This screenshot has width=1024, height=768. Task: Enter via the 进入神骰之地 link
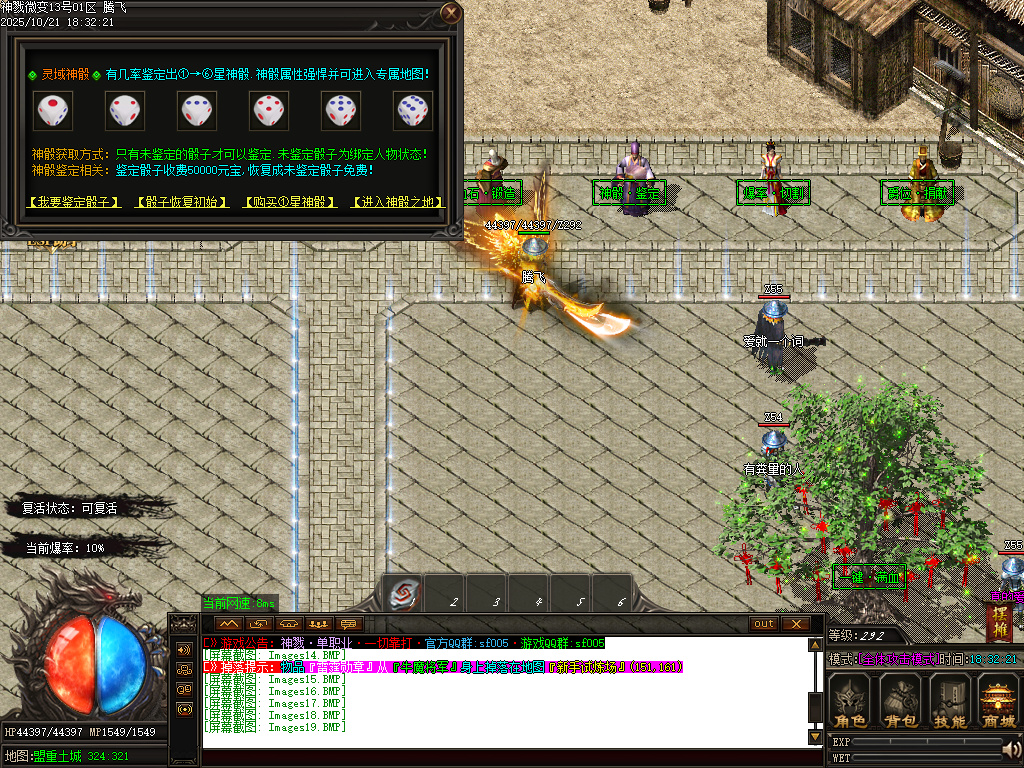398,202
